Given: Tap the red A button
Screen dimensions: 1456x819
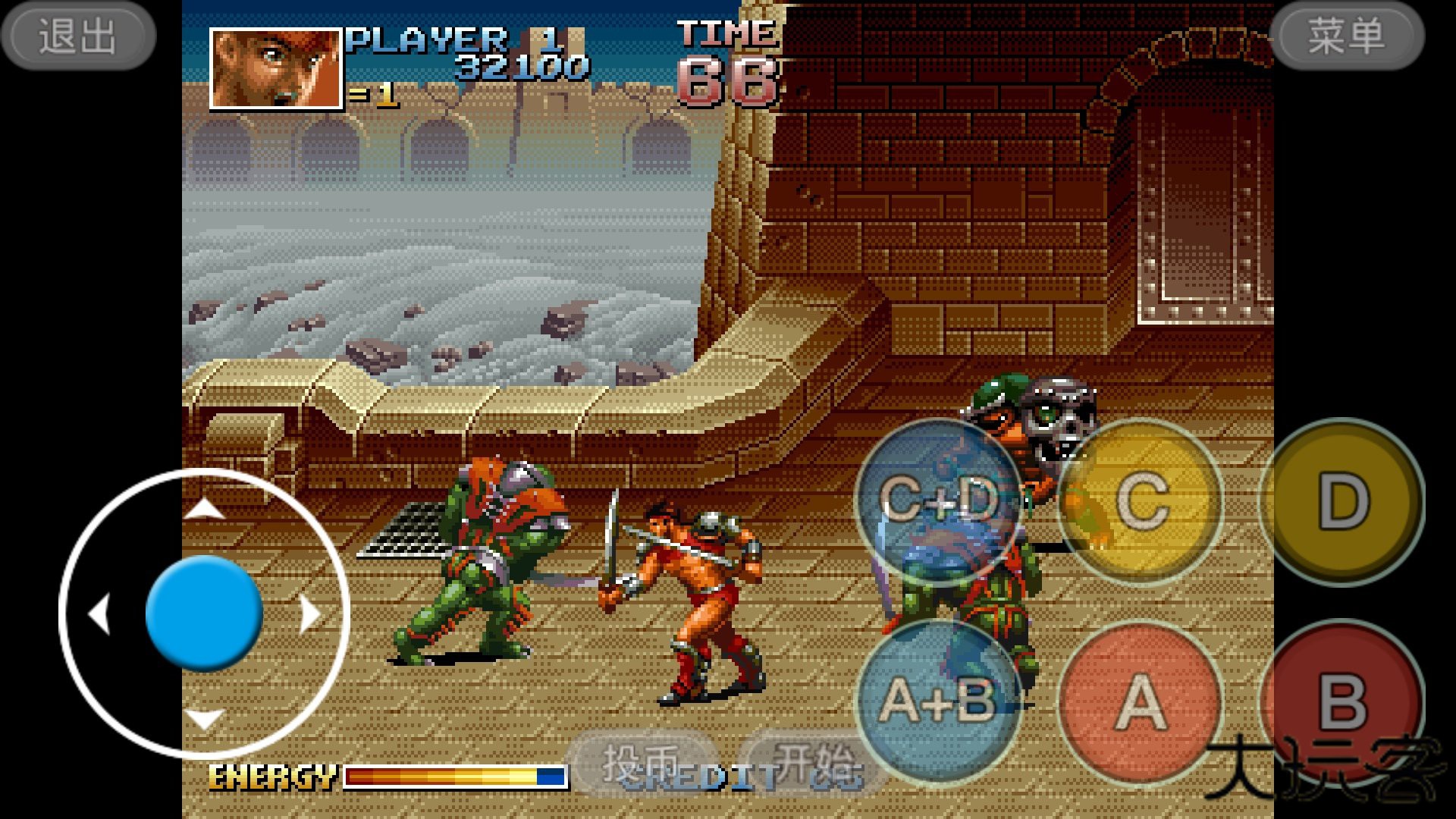Looking at the screenshot, I should point(1141,702).
